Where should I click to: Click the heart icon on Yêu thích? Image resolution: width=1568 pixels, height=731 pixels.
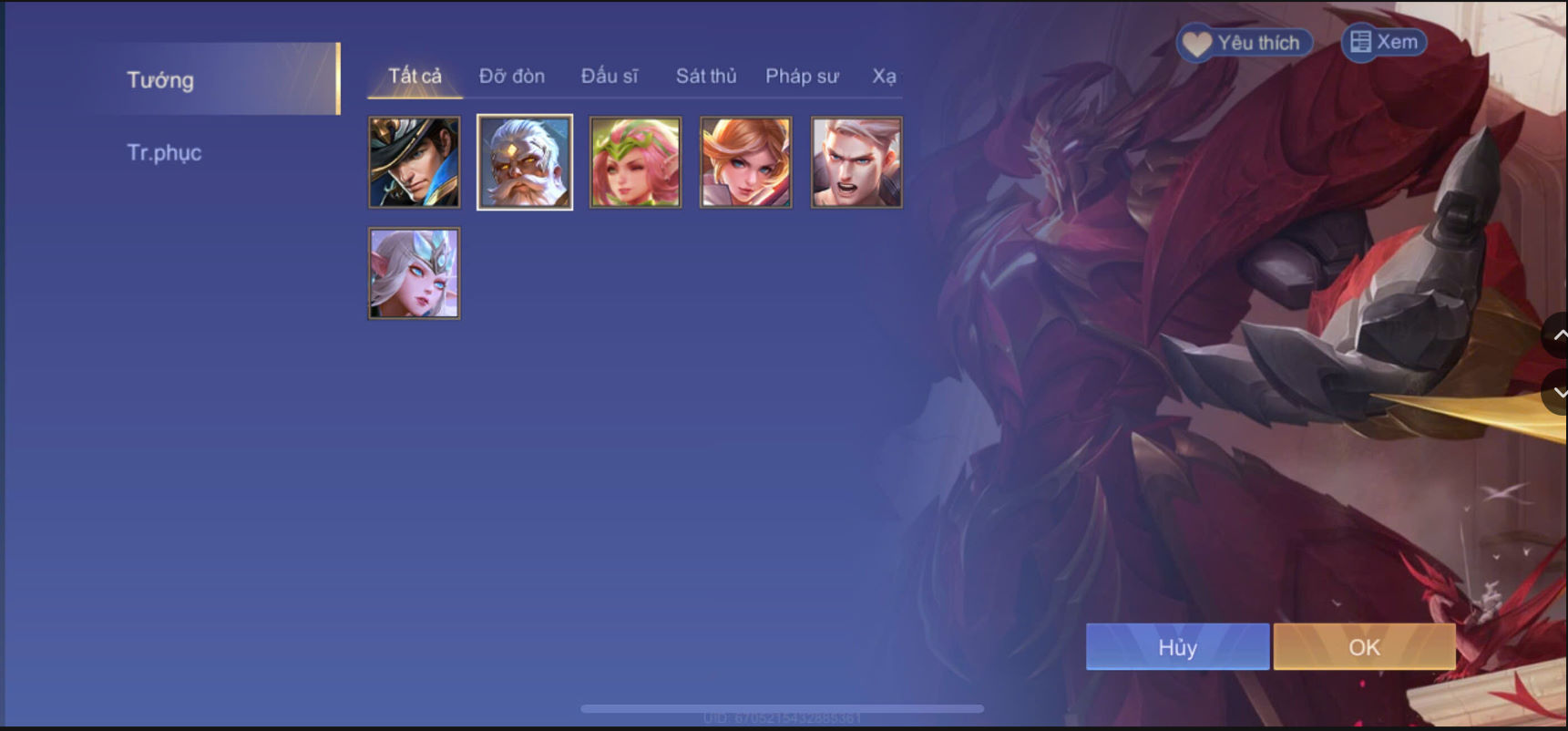pyautogui.click(x=1196, y=42)
